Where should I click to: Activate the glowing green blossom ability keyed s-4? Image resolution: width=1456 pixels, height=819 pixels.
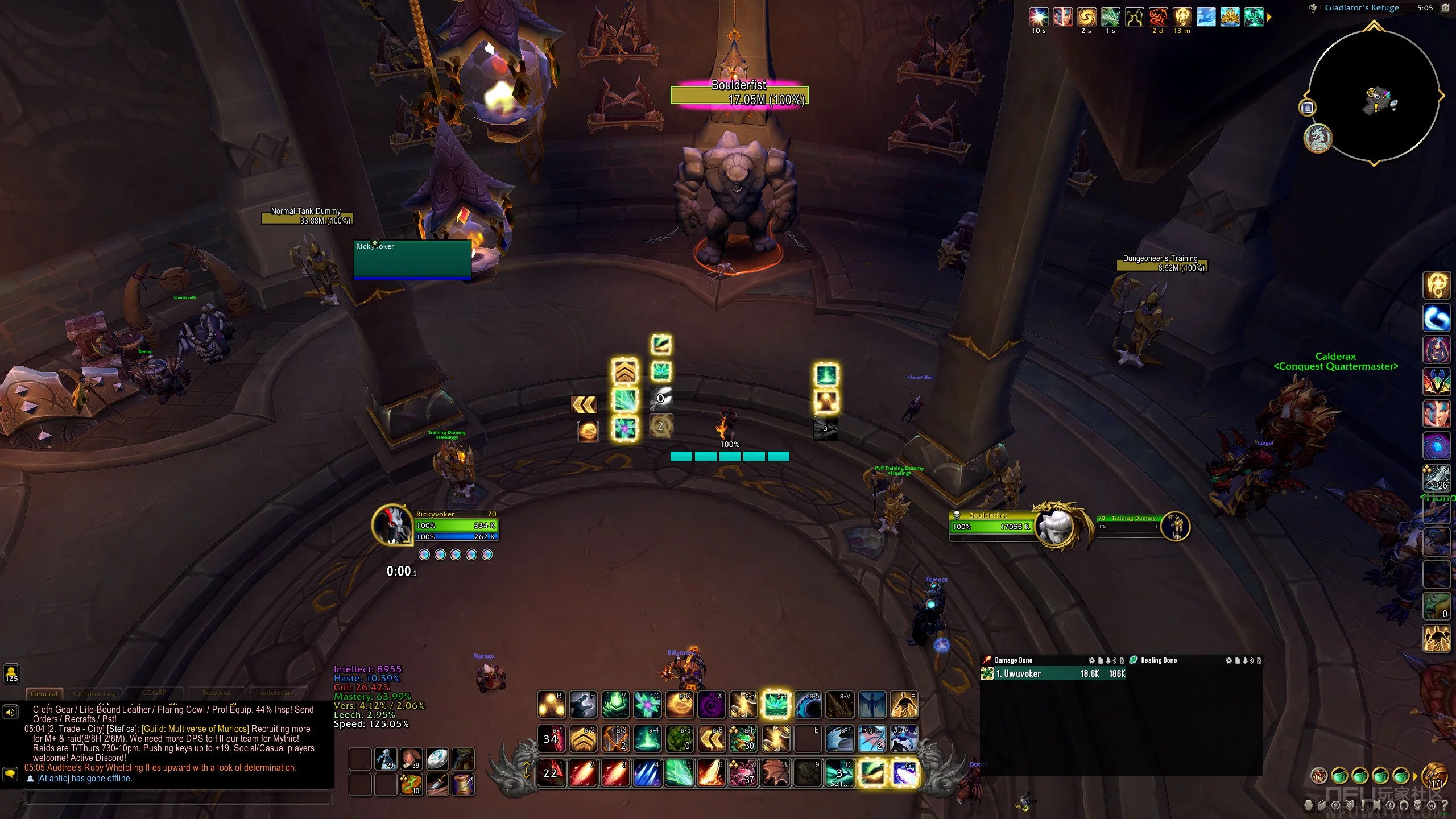(x=776, y=705)
